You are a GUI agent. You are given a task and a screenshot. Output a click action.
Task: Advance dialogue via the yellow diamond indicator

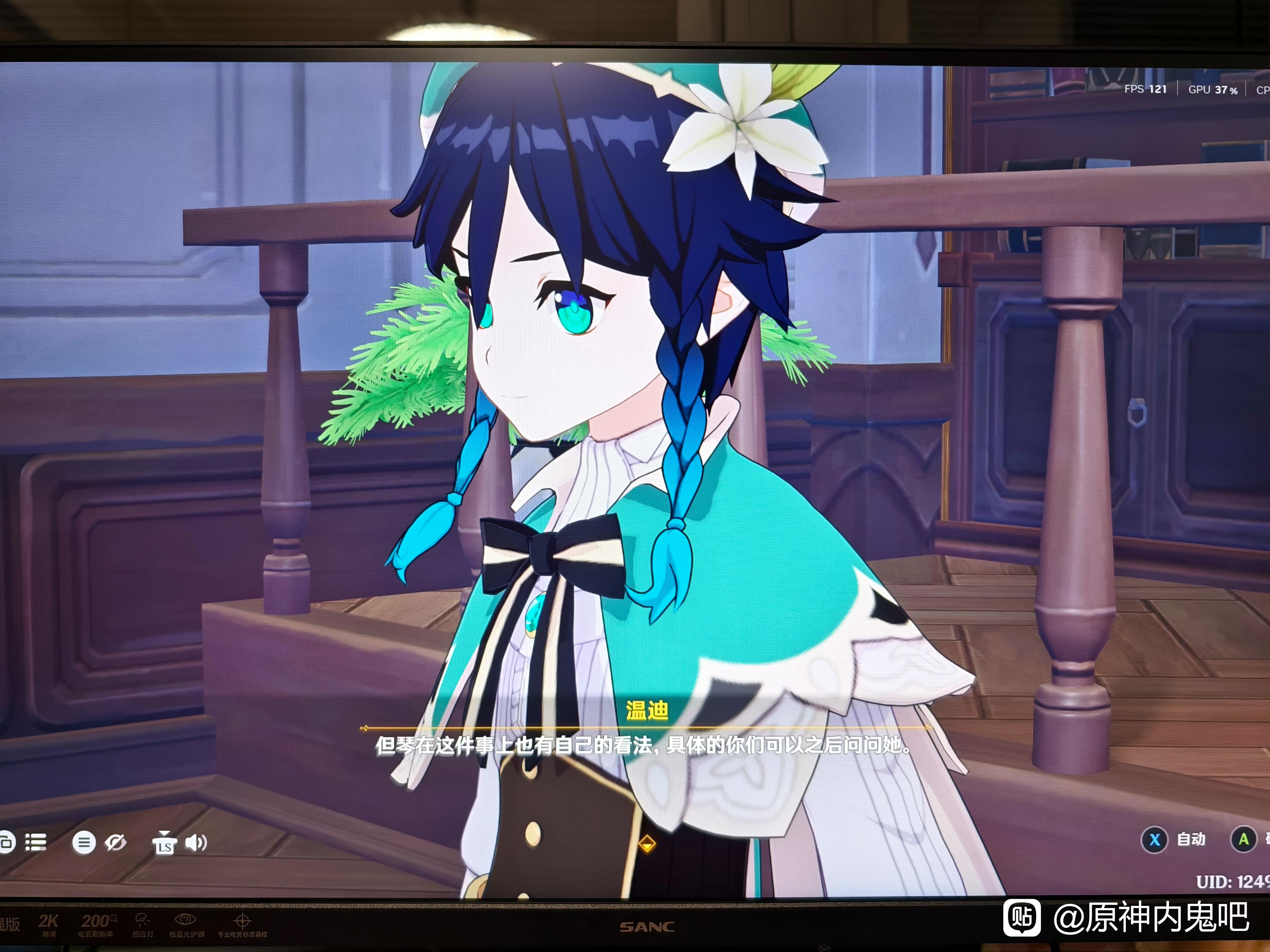(647, 844)
